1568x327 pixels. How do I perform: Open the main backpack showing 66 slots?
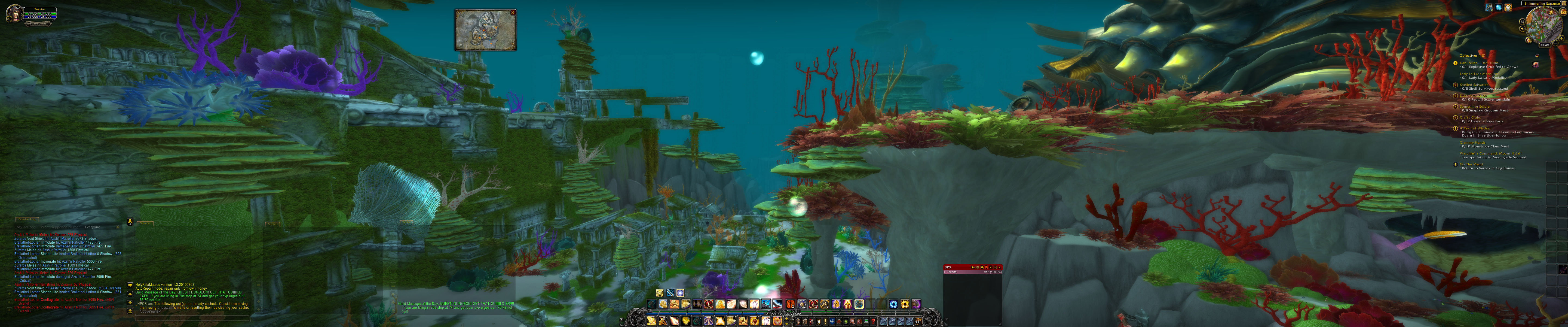917,321
